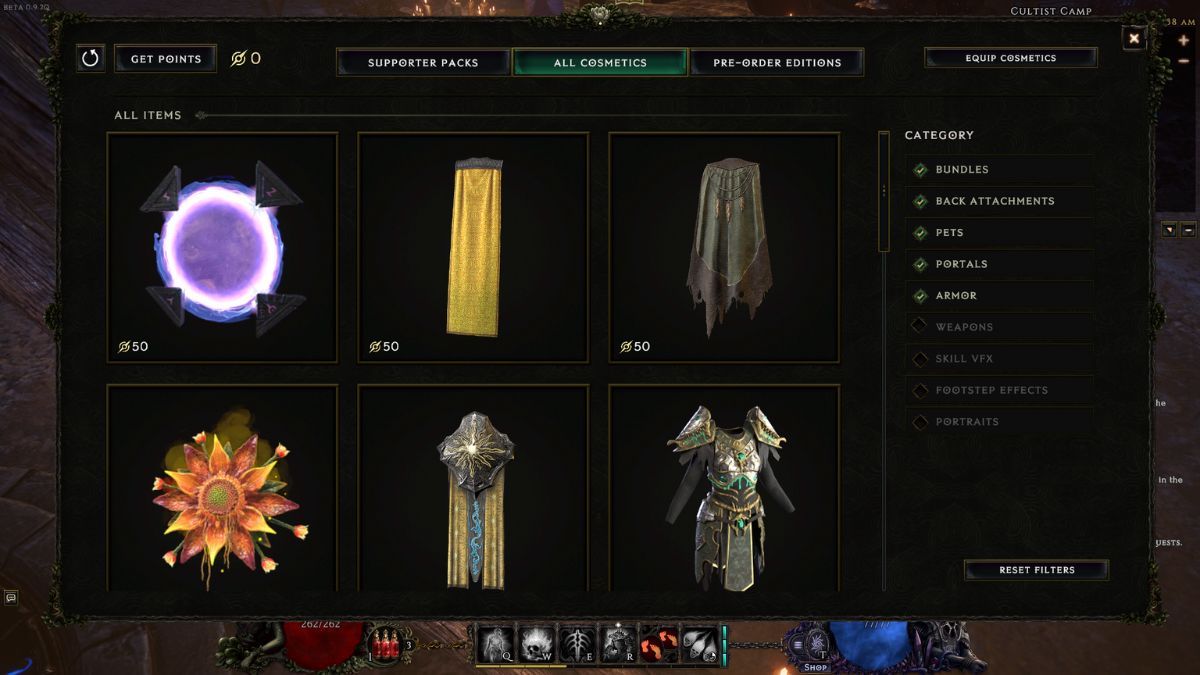
Task: Open the Pre-Order Editions tab
Action: 777,62
